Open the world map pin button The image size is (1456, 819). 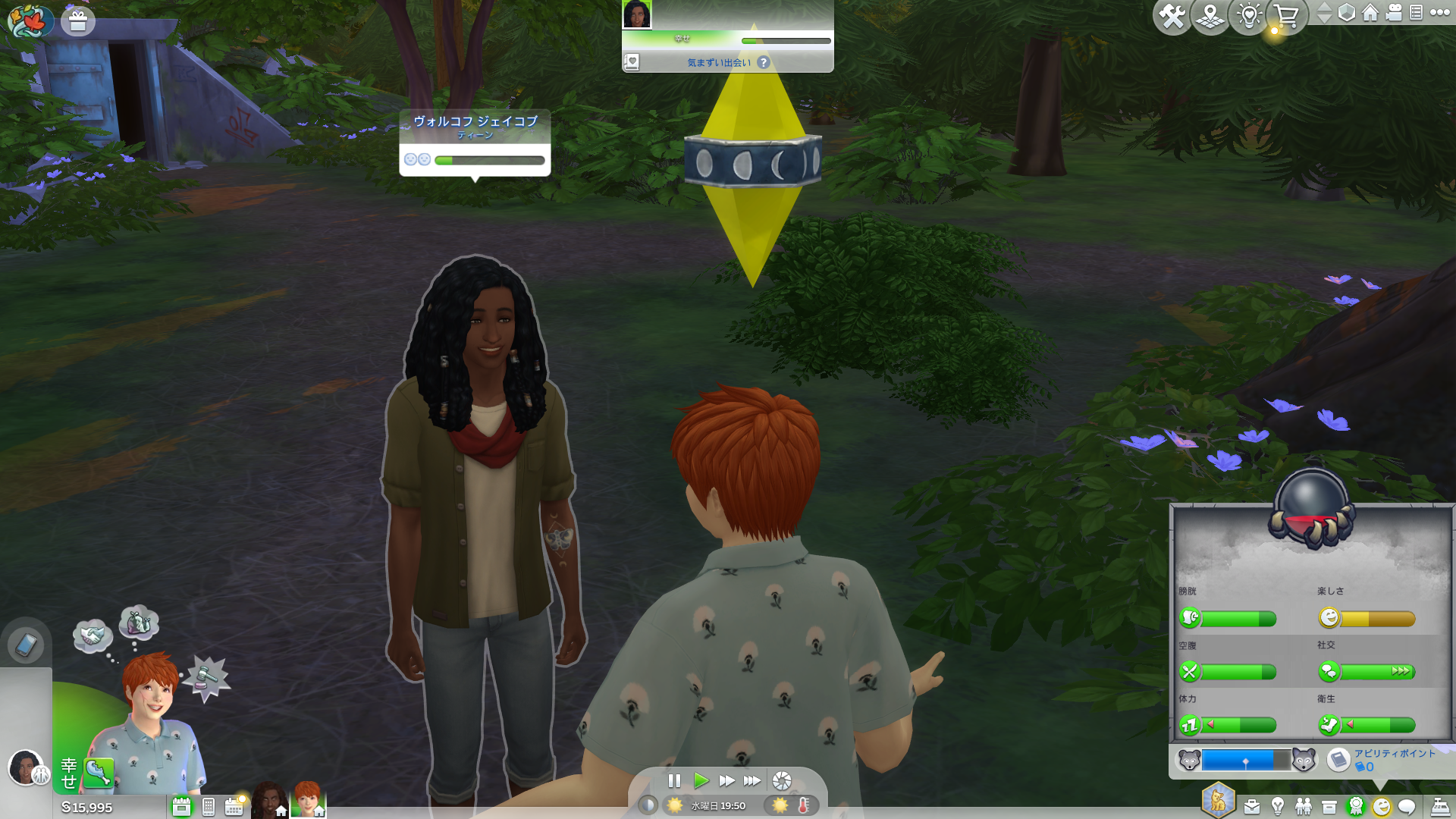(x=1210, y=17)
